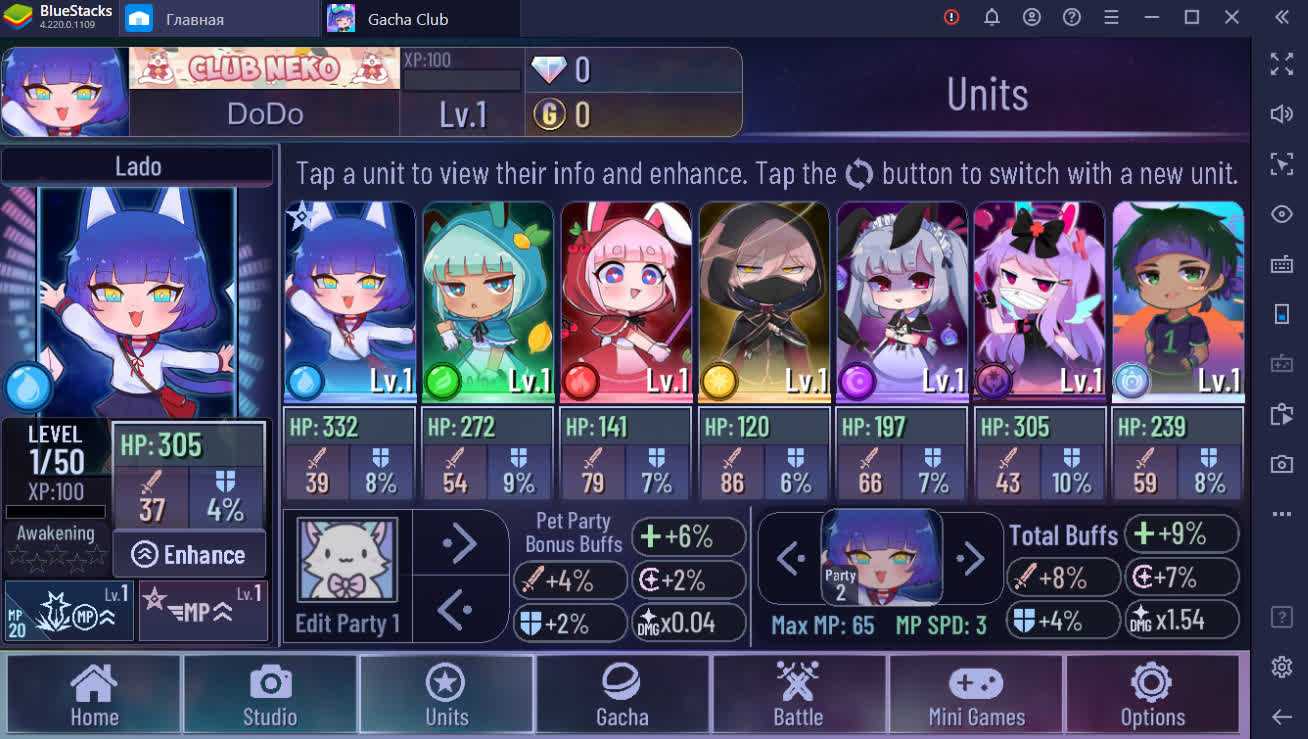The width and height of the screenshot is (1308, 739).
Task: Close the BlueStacks window
Action: pyautogui.click(x=1232, y=17)
